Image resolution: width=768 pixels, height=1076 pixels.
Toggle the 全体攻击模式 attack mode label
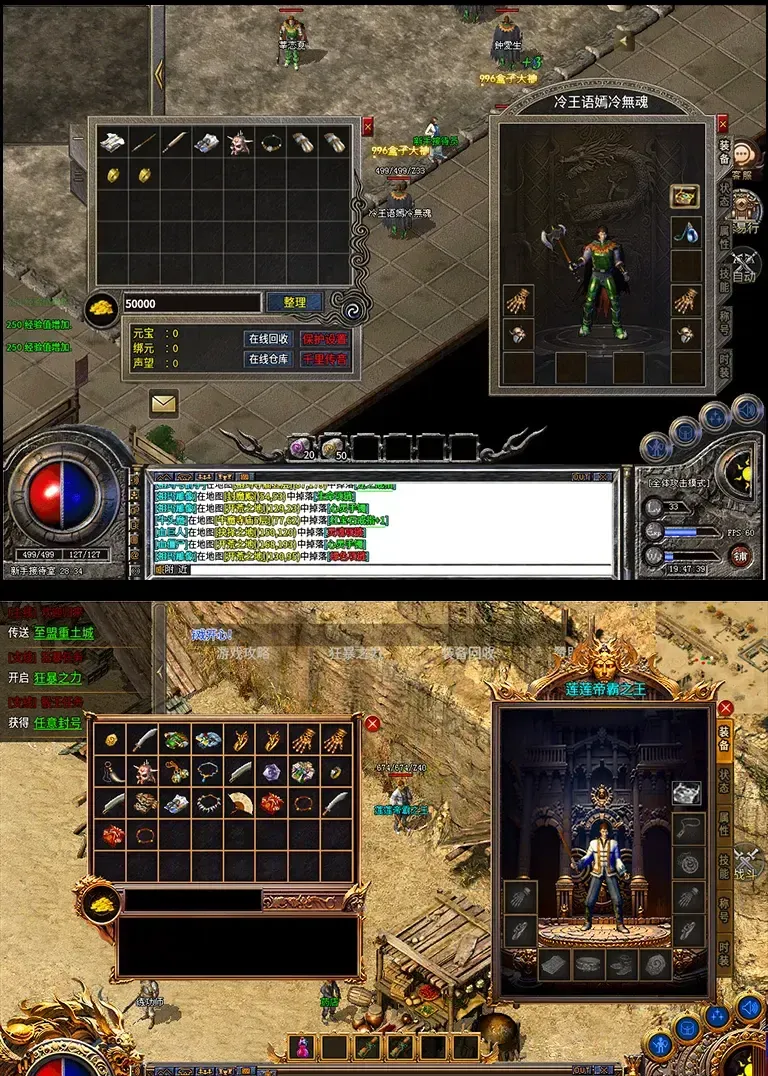tap(677, 484)
